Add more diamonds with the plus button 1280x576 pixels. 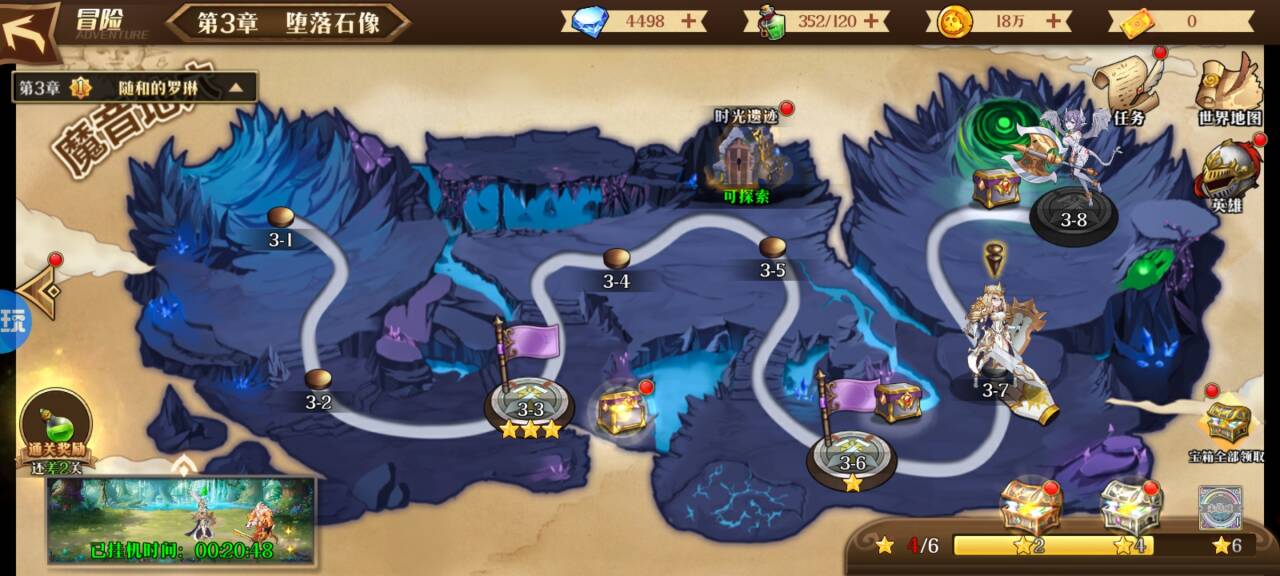pyautogui.click(x=689, y=21)
